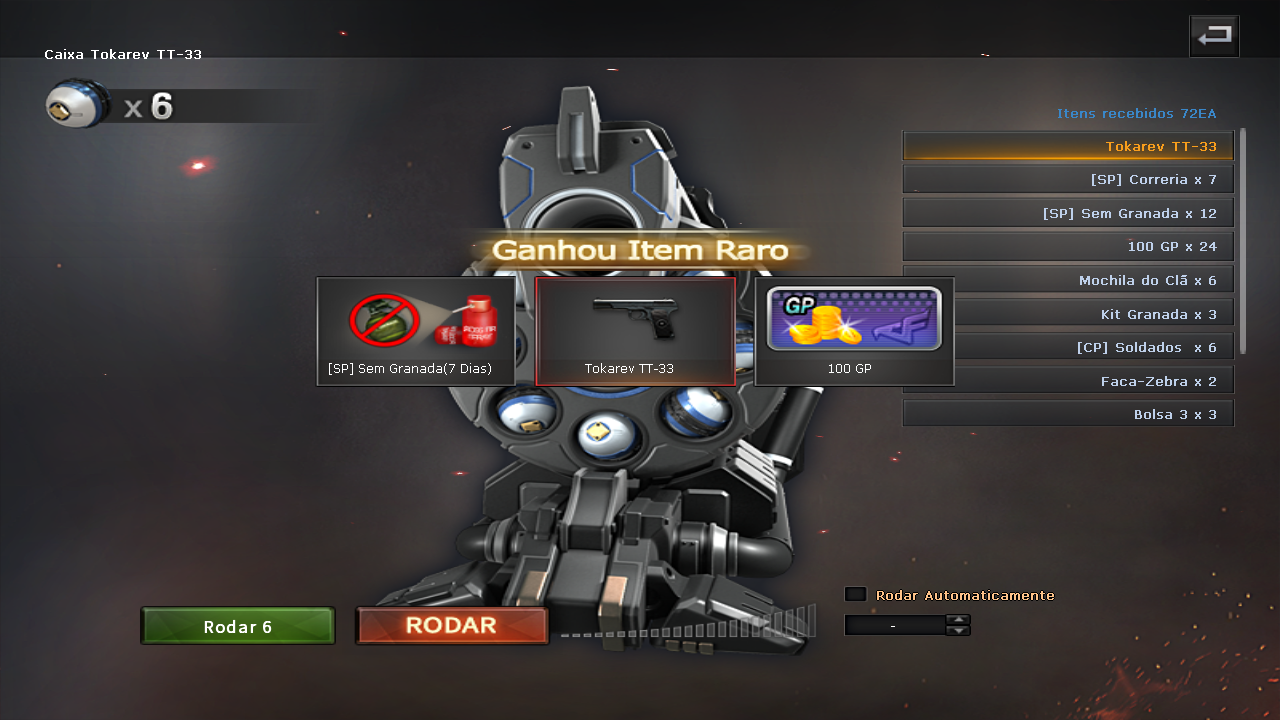Pick the Faca-Zebra x 2 row

1068,381
